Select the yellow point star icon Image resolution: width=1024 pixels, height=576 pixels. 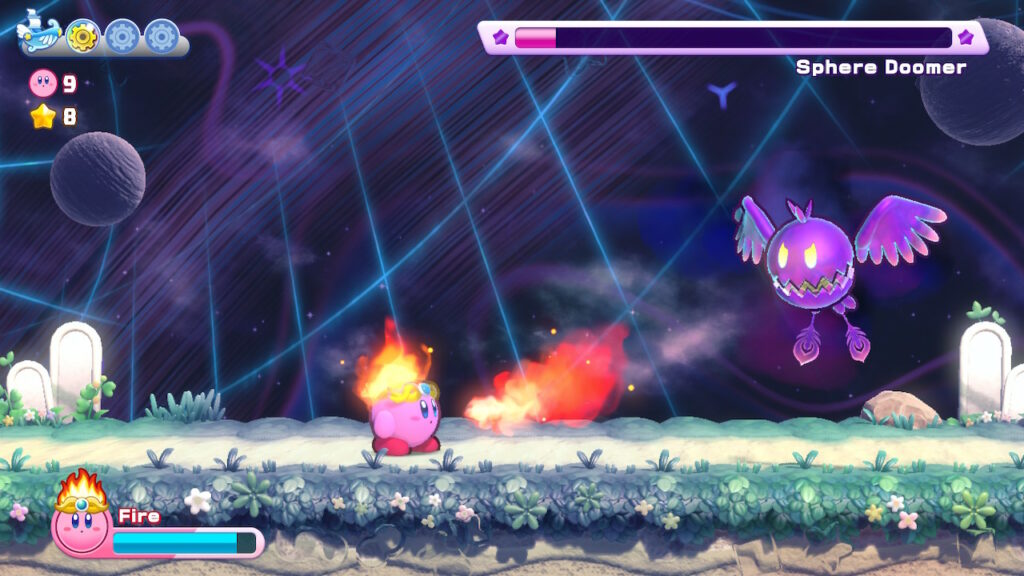point(43,117)
